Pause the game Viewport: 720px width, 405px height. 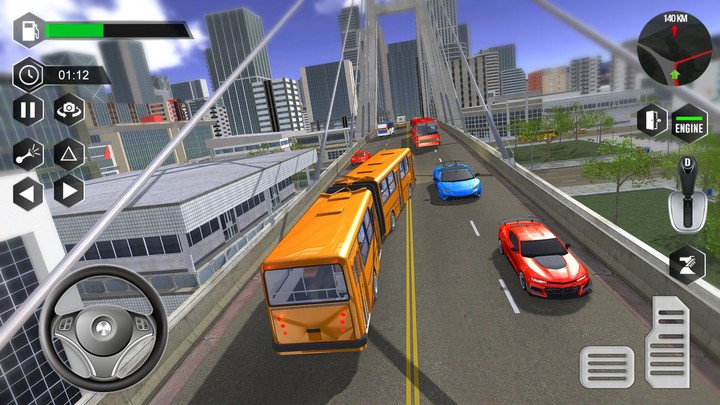point(28,110)
